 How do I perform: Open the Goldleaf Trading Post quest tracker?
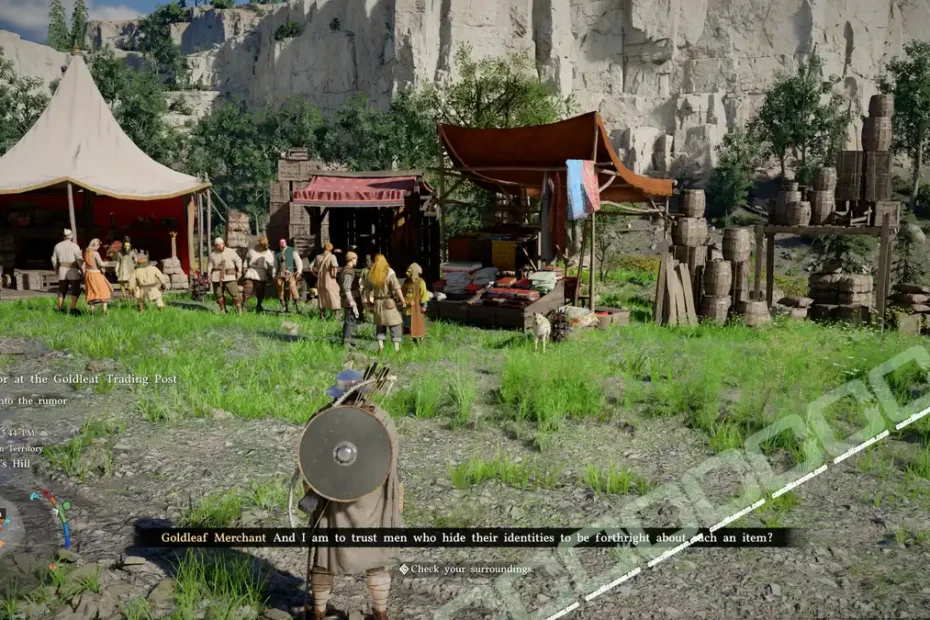pyautogui.click(x=90, y=379)
